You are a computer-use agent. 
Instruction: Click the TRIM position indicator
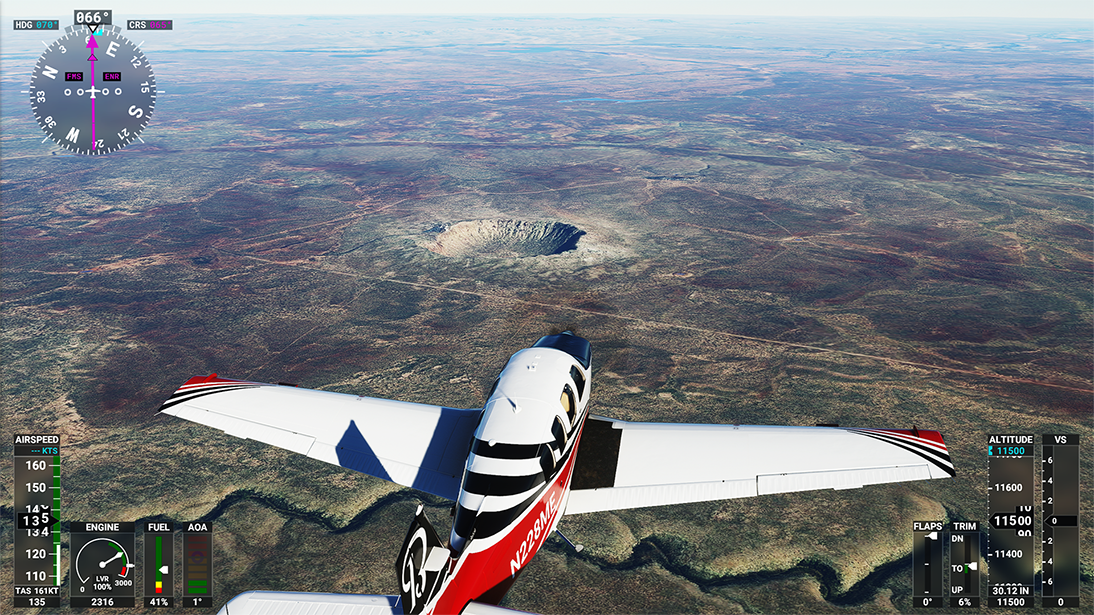964,565
